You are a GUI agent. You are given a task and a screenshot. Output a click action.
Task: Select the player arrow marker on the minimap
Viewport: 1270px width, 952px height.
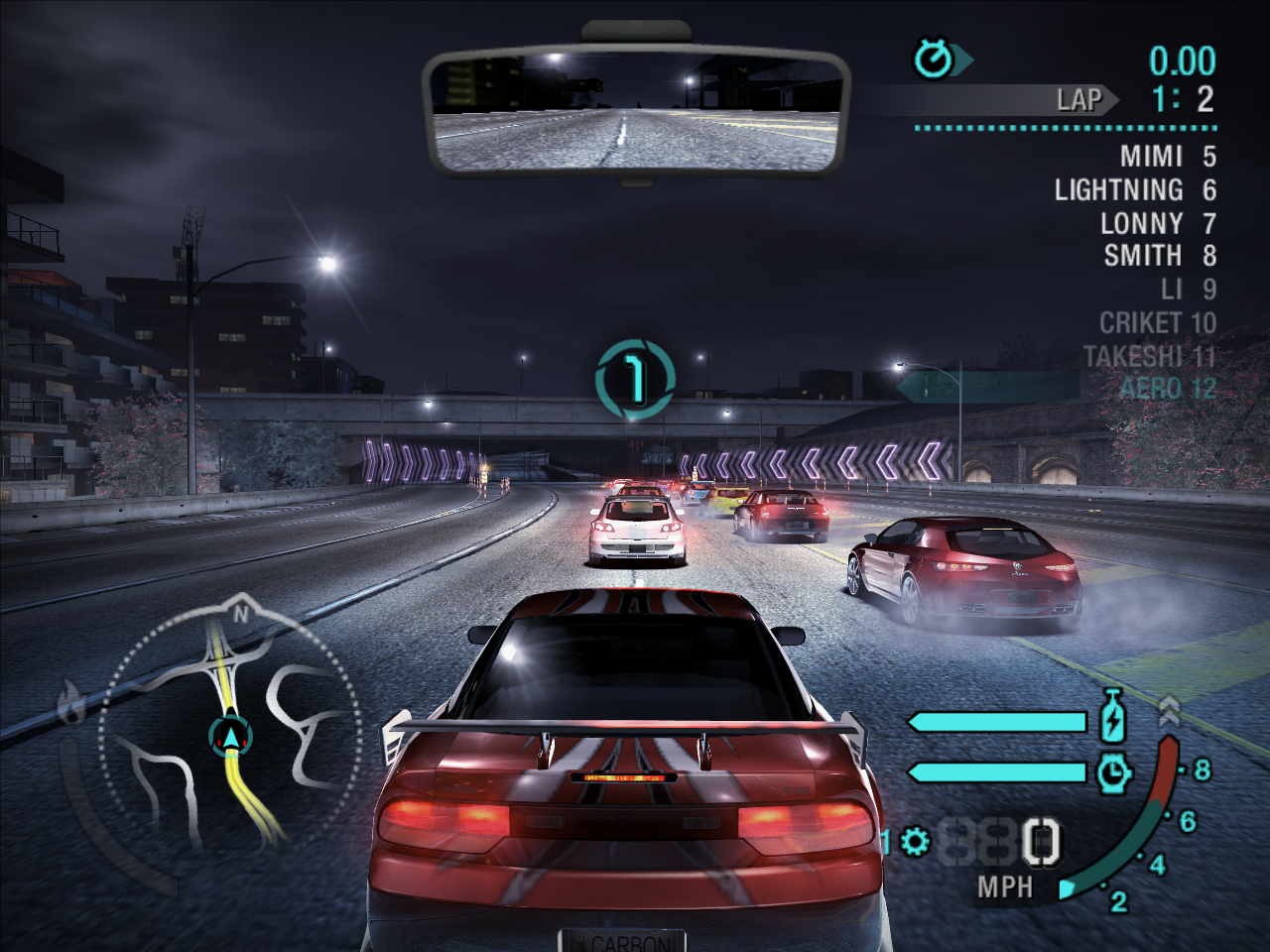pyautogui.click(x=231, y=737)
